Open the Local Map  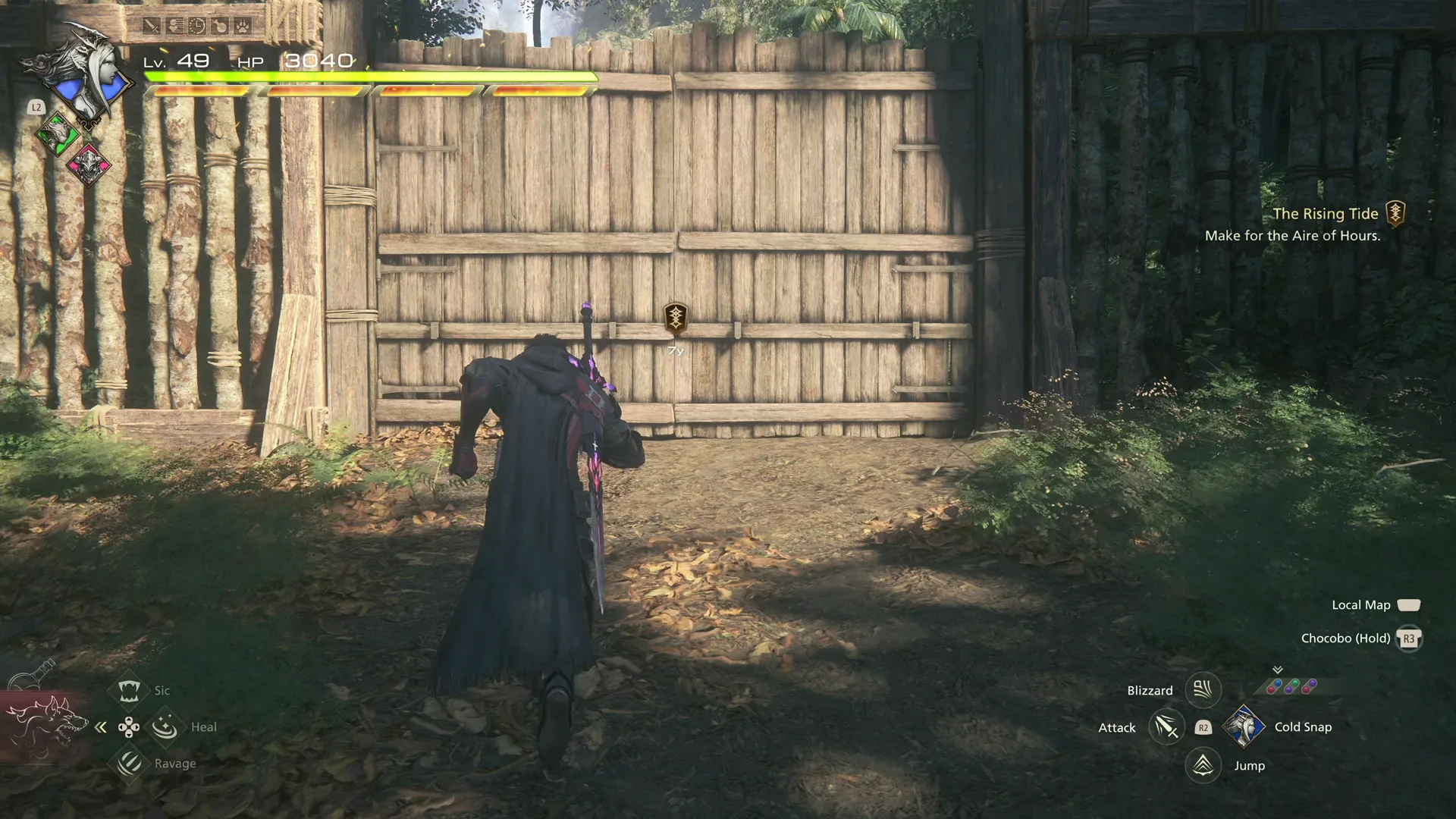pyautogui.click(x=1410, y=605)
